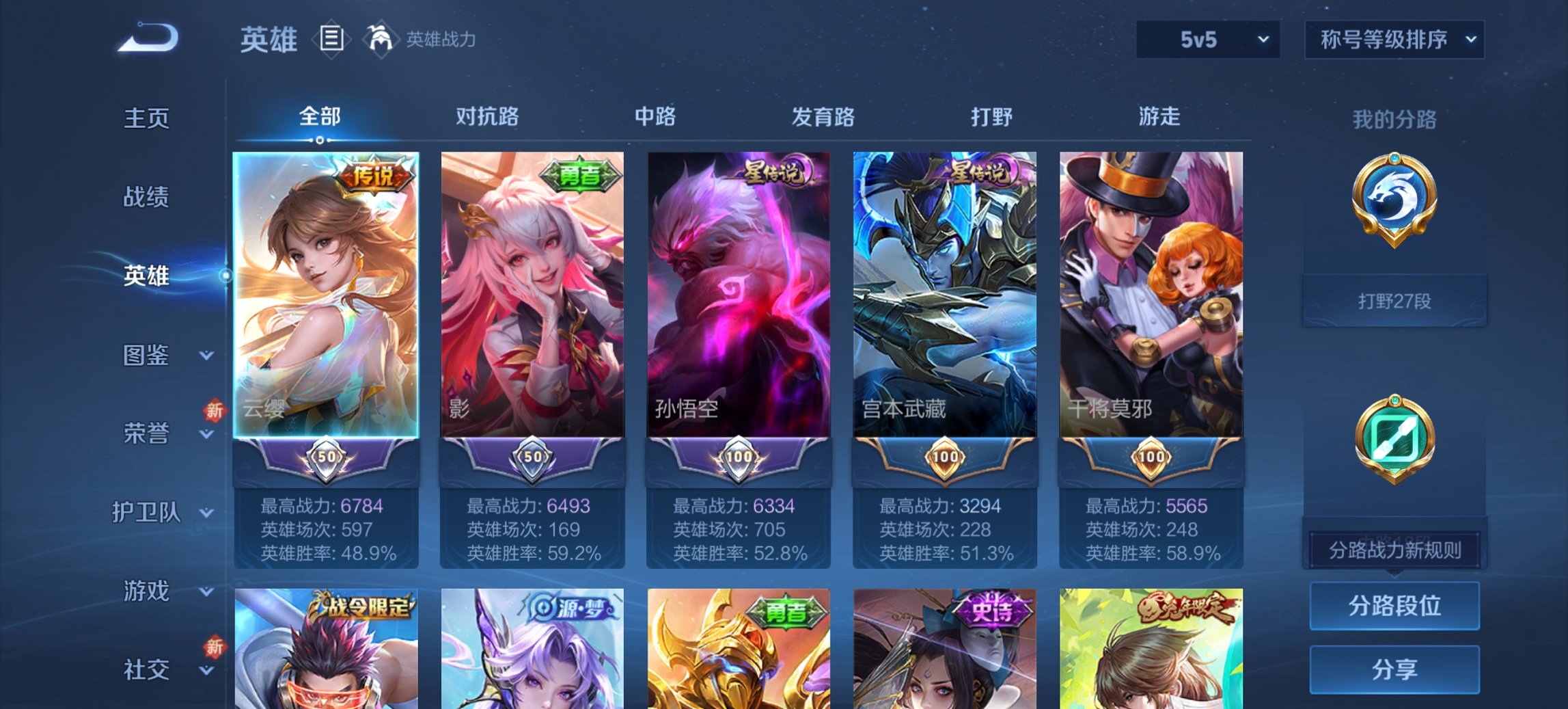
Task: Open the 战绩 match history section
Action: point(146,197)
